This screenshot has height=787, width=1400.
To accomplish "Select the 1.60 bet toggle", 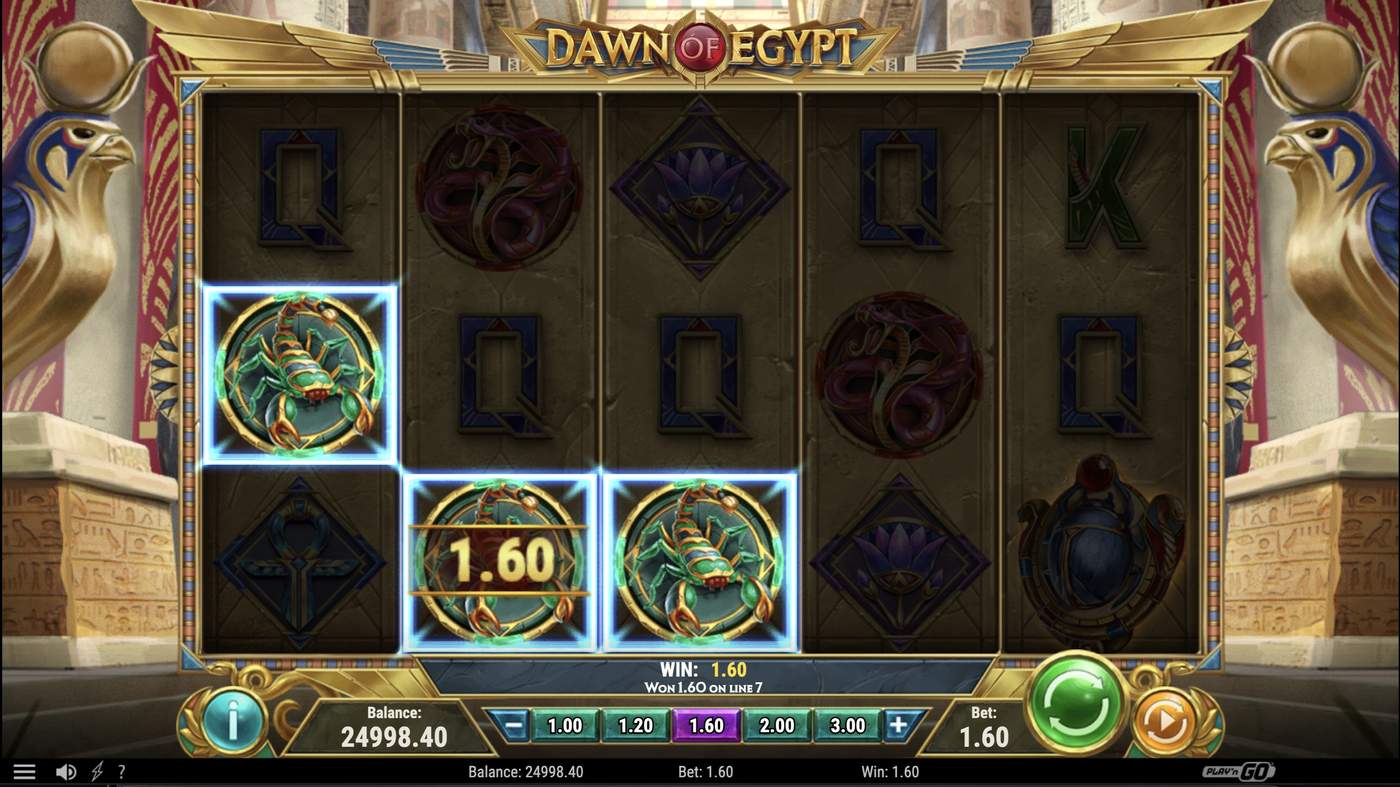I will (x=707, y=725).
